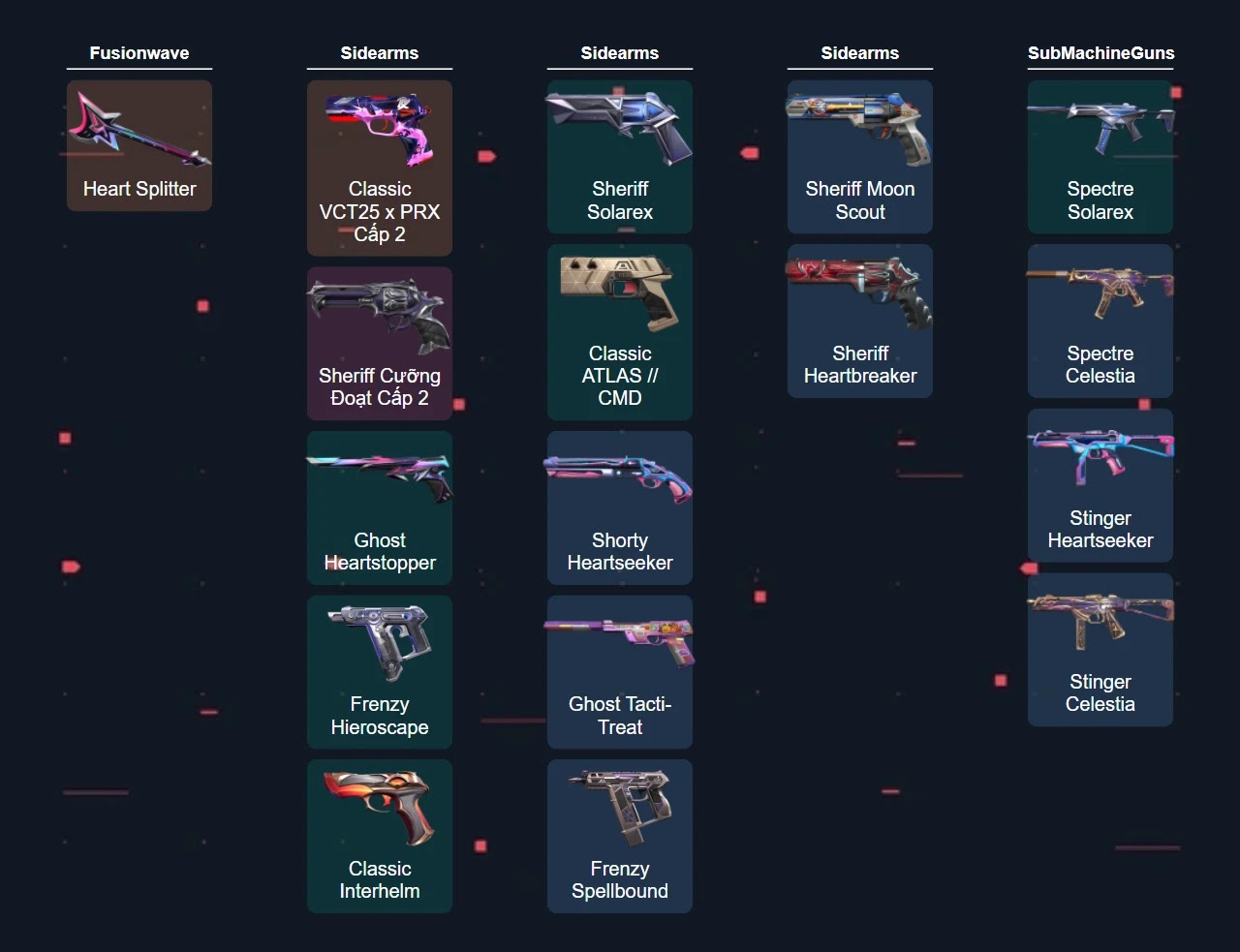This screenshot has width=1240, height=952.
Task: View the Frenzy Spellbound skin
Action: pyautogui.click(x=619, y=836)
